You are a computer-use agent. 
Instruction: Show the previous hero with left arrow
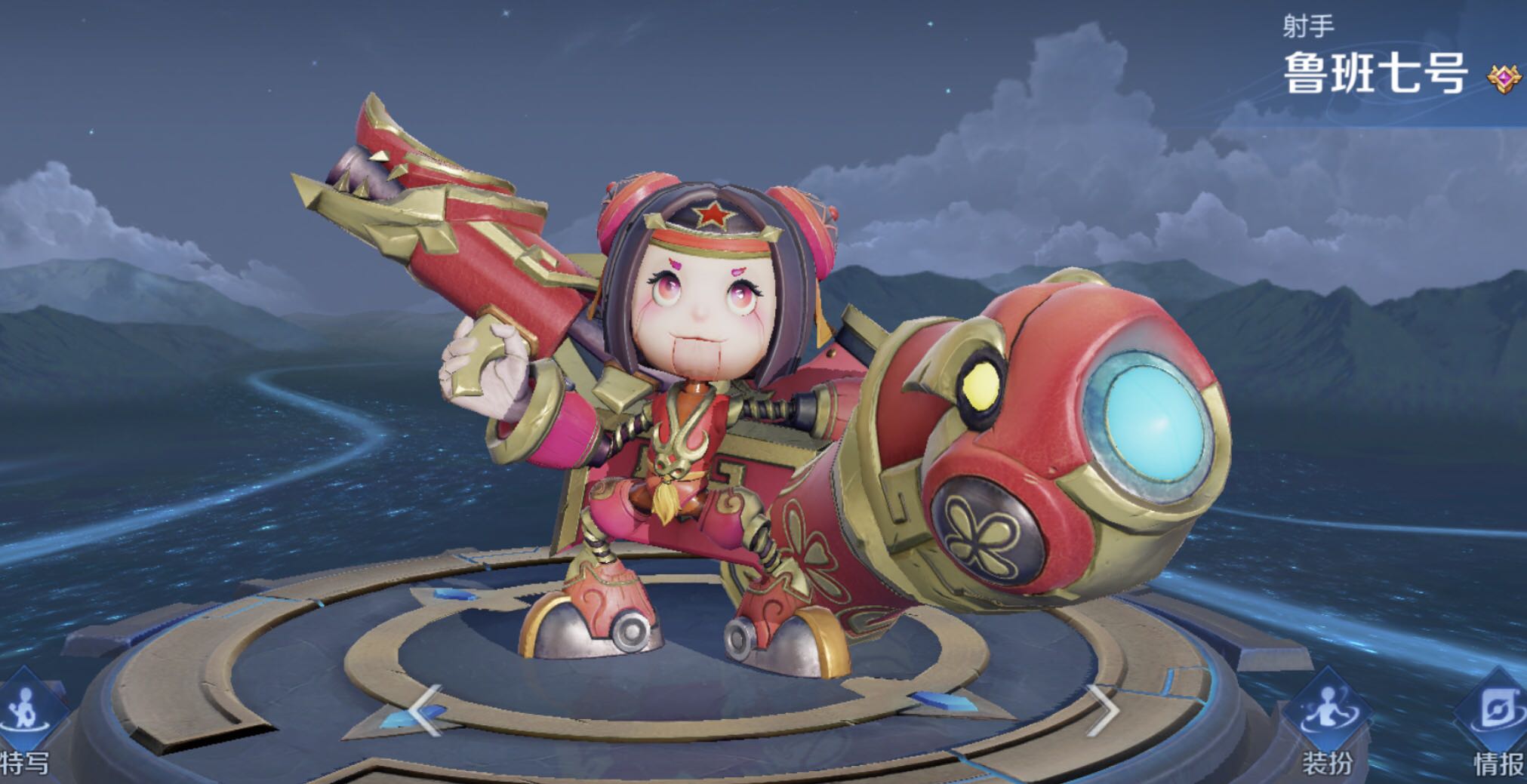click(x=424, y=710)
